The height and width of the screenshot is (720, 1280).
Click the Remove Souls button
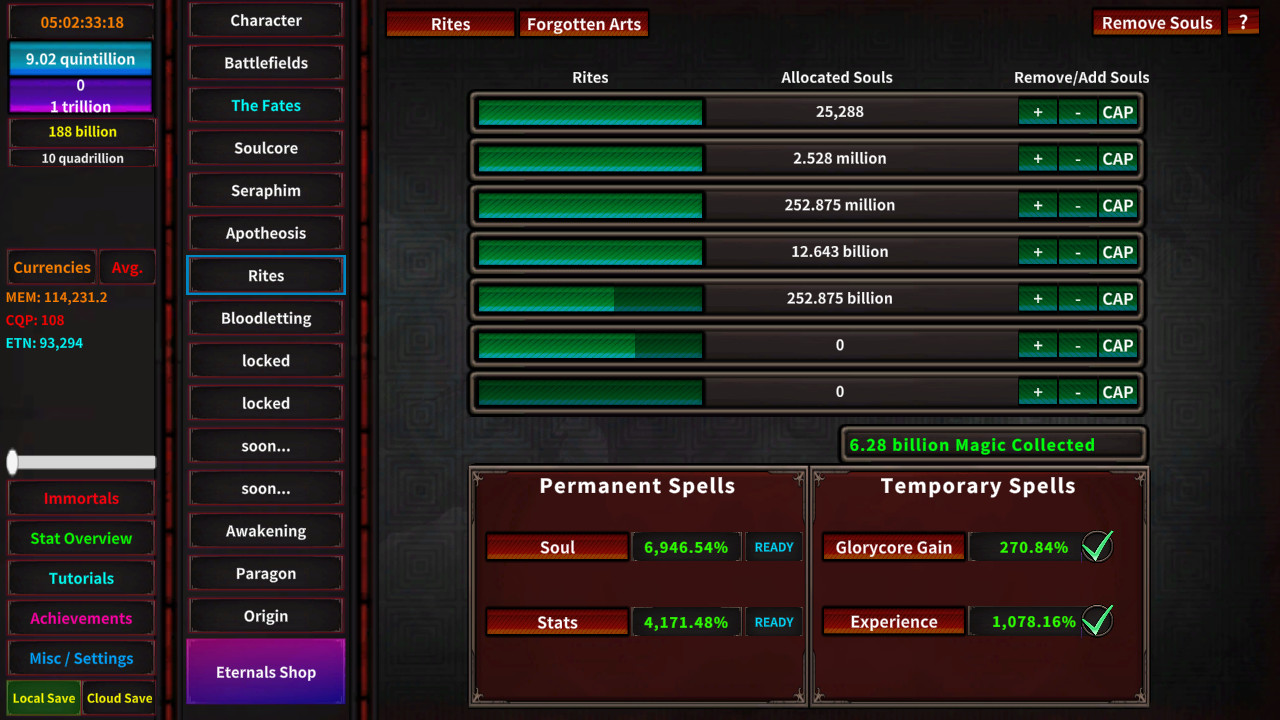[1156, 22]
